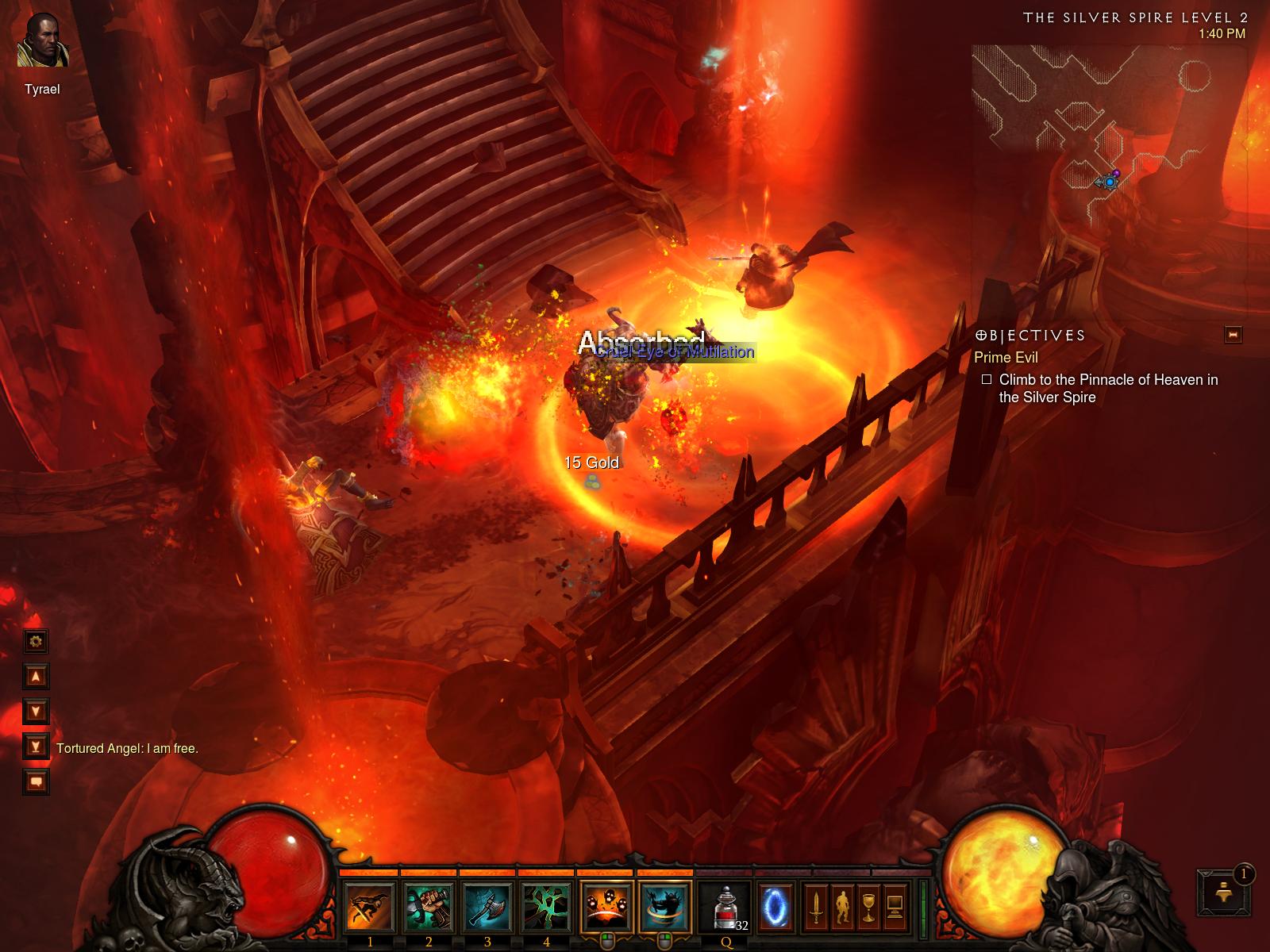
Task: Jump to bottom of chat log
Action: [x=36, y=746]
